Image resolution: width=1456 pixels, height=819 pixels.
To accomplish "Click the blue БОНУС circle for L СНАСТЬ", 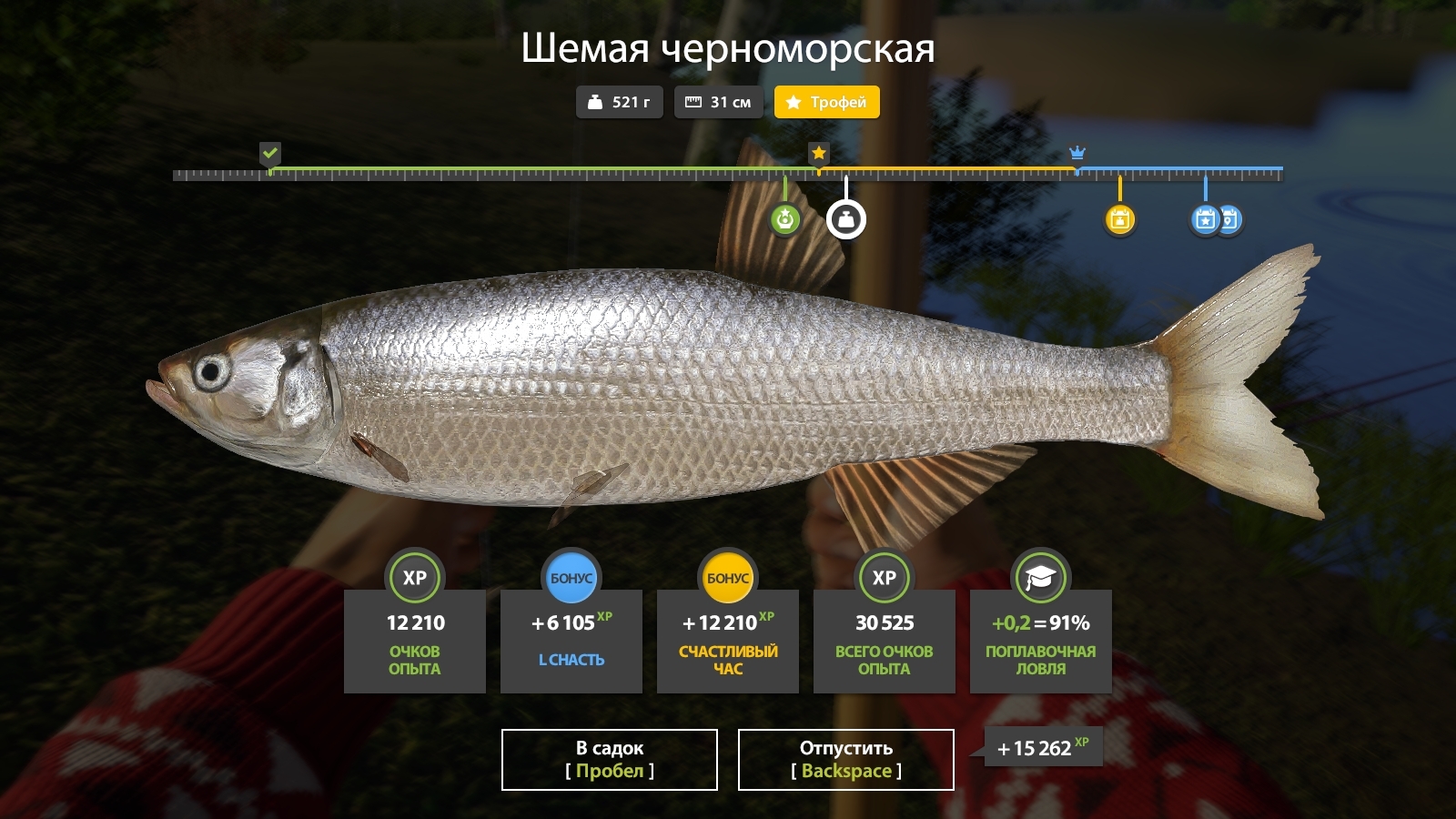I will click(571, 575).
